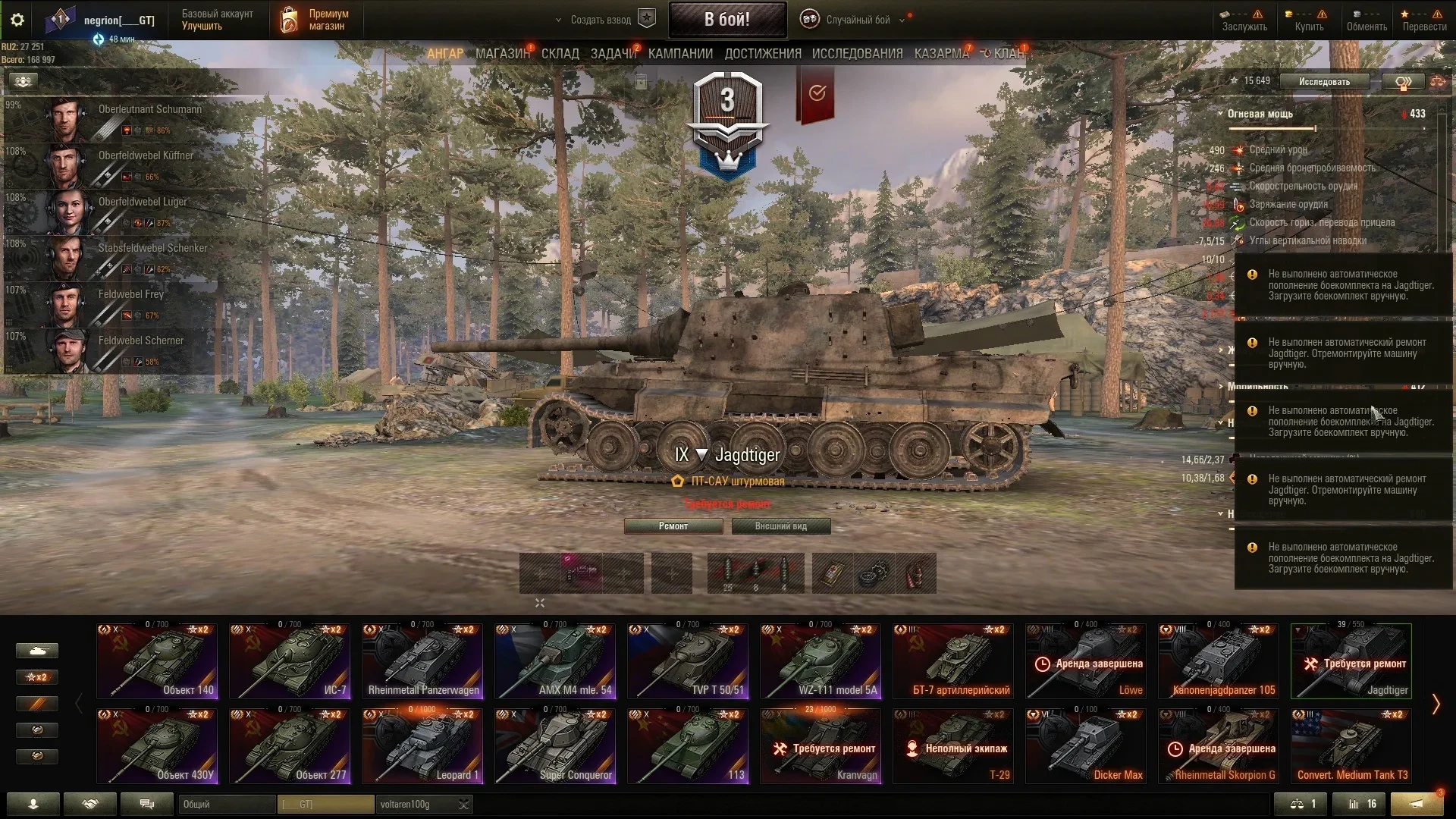Open Внешний вид customization
The image size is (1456, 819).
click(x=780, y=526)
